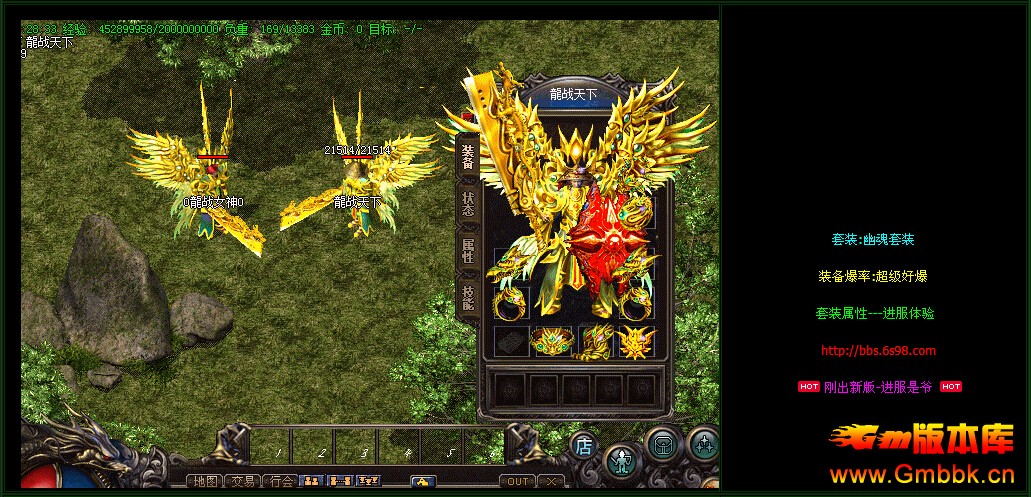
Task: Toggle the yellow icon button on bottom bar
Action: 423,481
